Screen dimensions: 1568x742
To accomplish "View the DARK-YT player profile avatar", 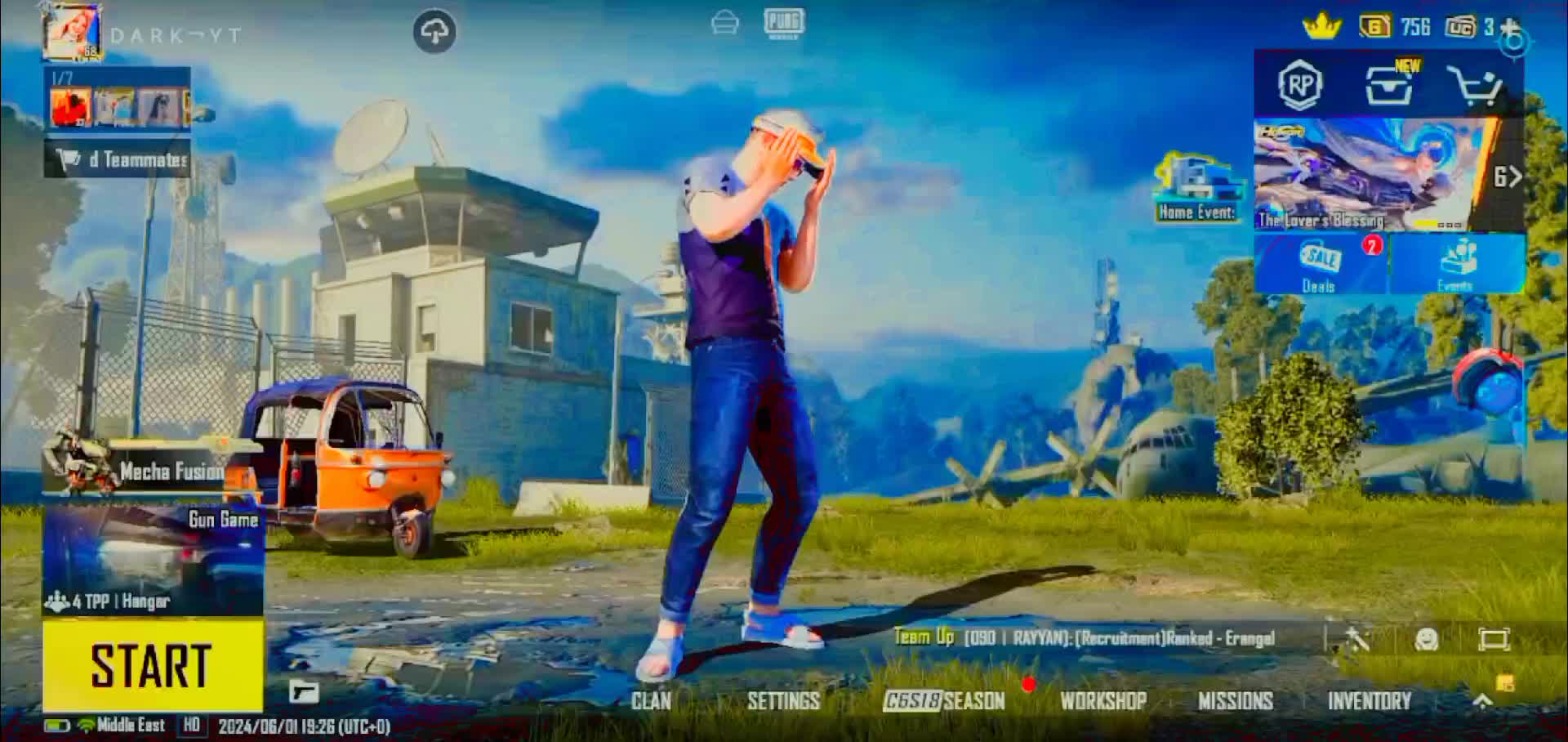I will click(73, 33).
